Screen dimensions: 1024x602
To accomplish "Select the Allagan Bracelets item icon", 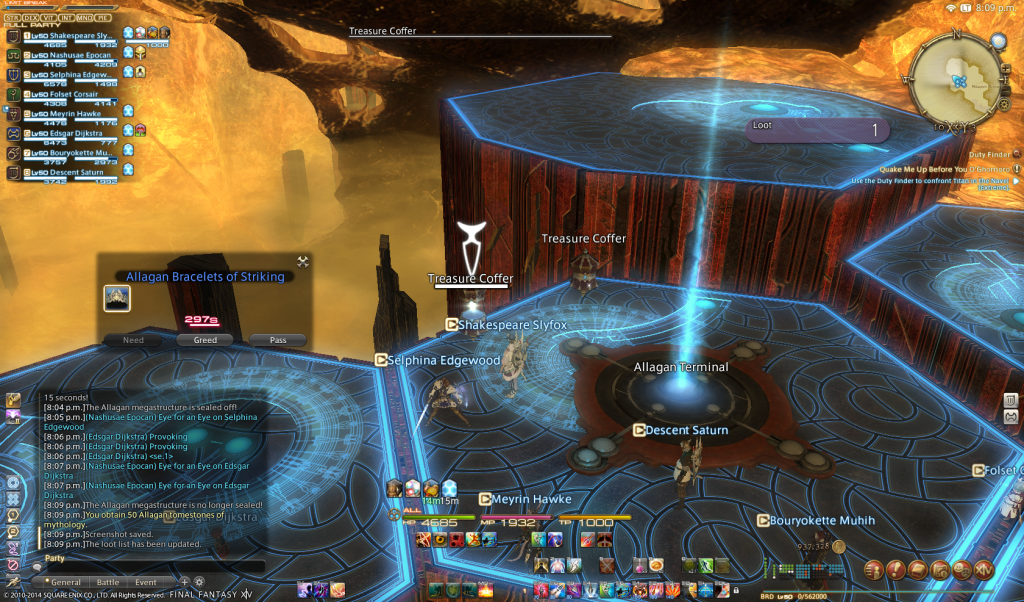I will pos(117,299).
